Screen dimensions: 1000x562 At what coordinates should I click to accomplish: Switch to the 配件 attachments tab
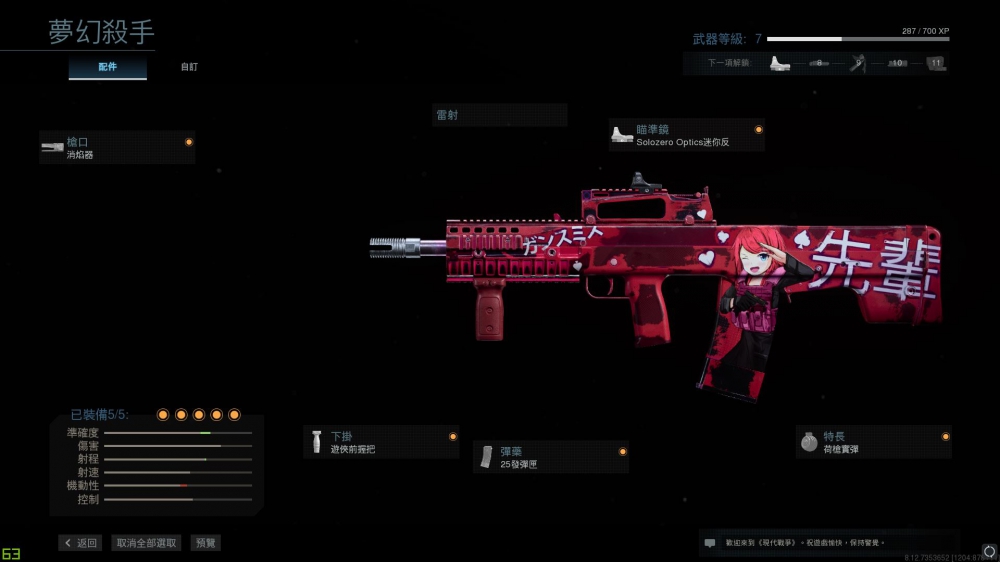point(108,67)
